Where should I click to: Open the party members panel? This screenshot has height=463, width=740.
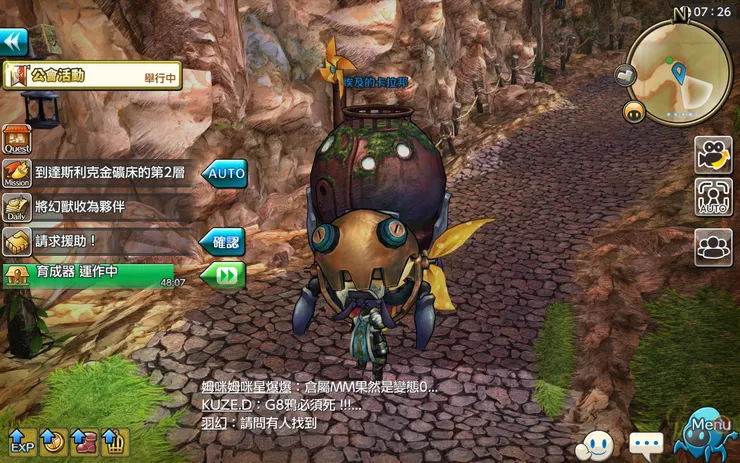pos(713,246)
